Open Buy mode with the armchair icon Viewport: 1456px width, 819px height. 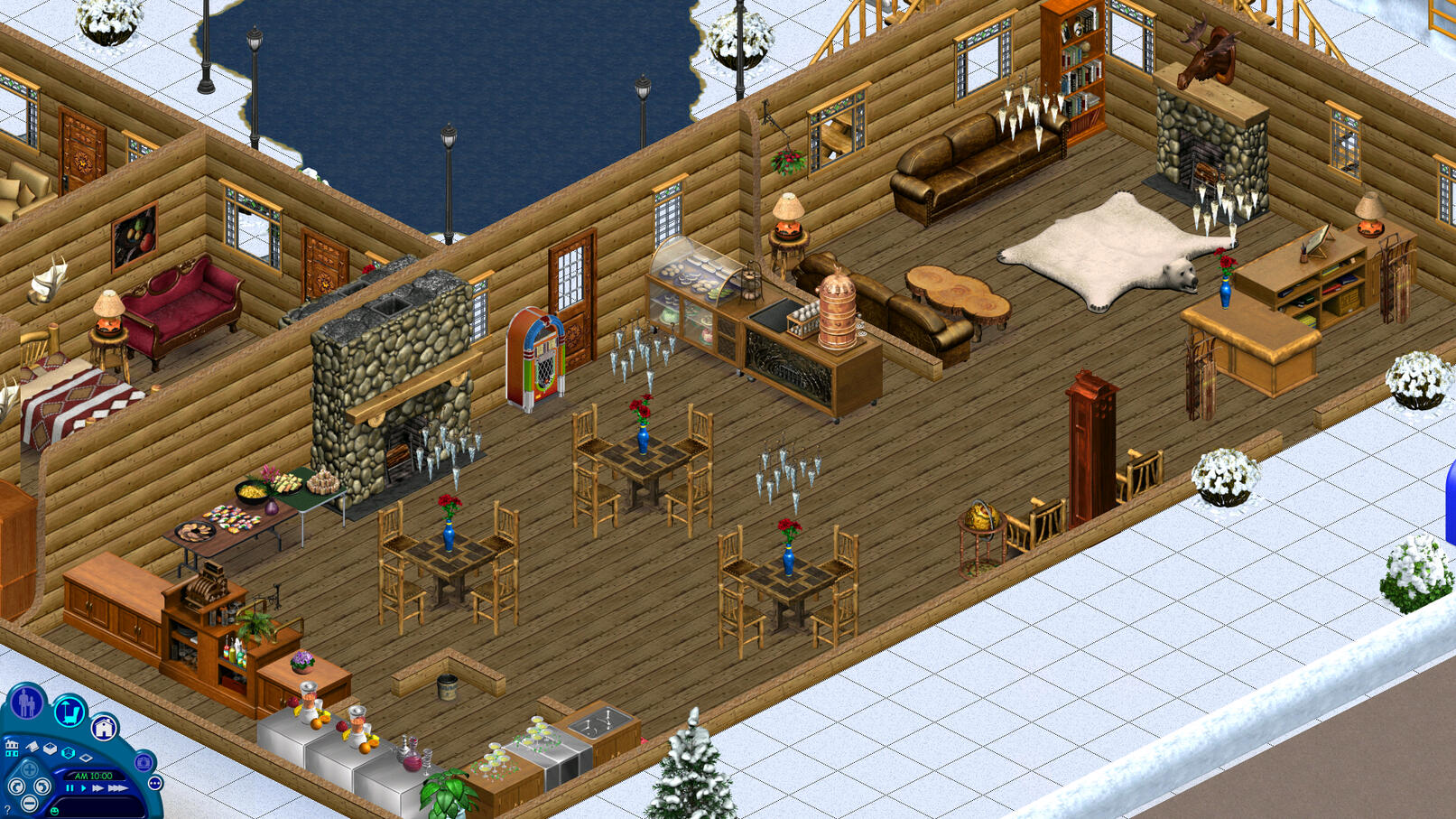point(69,712)
